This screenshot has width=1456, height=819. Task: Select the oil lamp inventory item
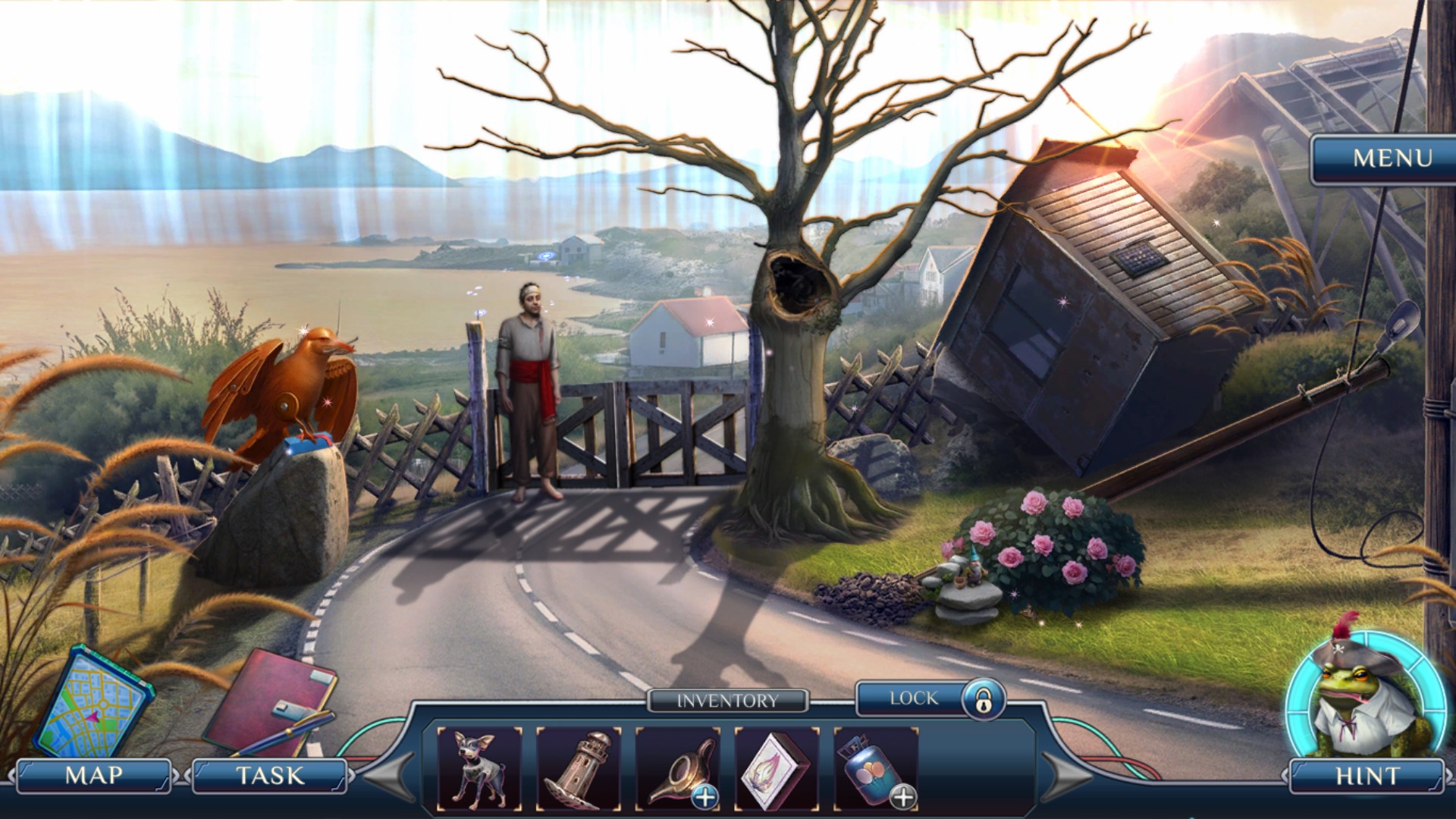coord(677,768)
